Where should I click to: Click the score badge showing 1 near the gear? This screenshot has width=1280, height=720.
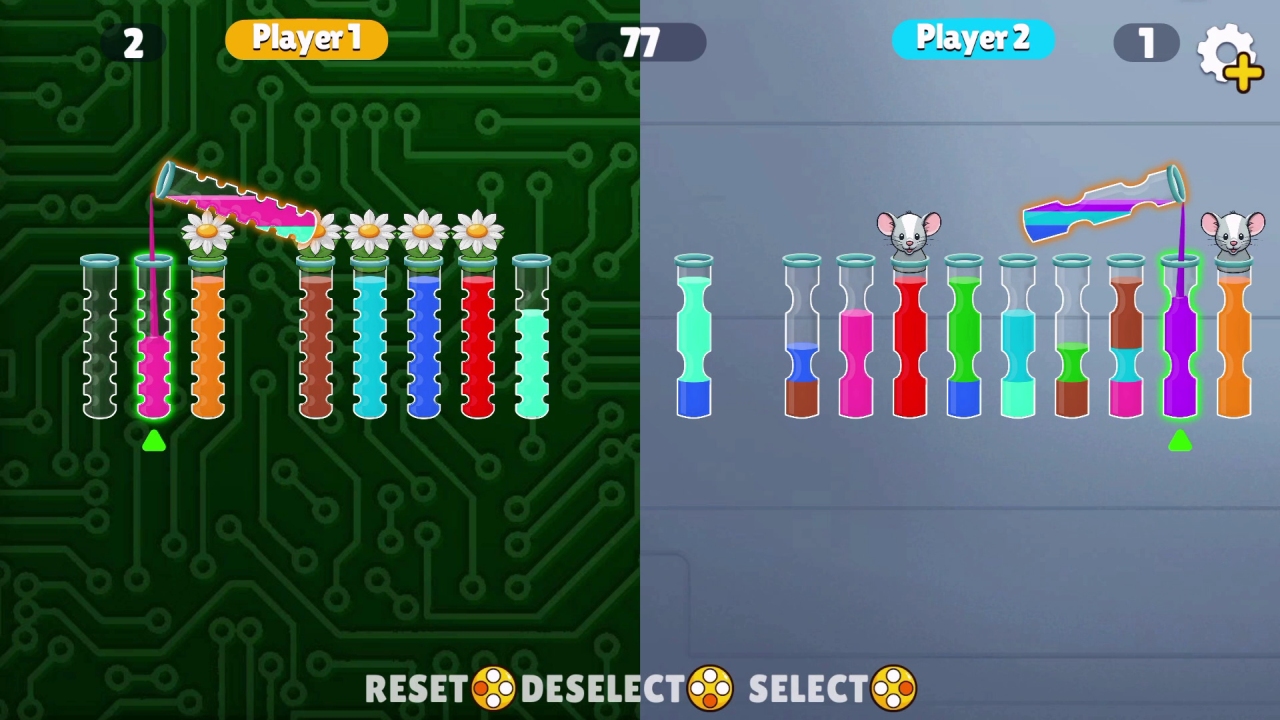(1146, 42)
